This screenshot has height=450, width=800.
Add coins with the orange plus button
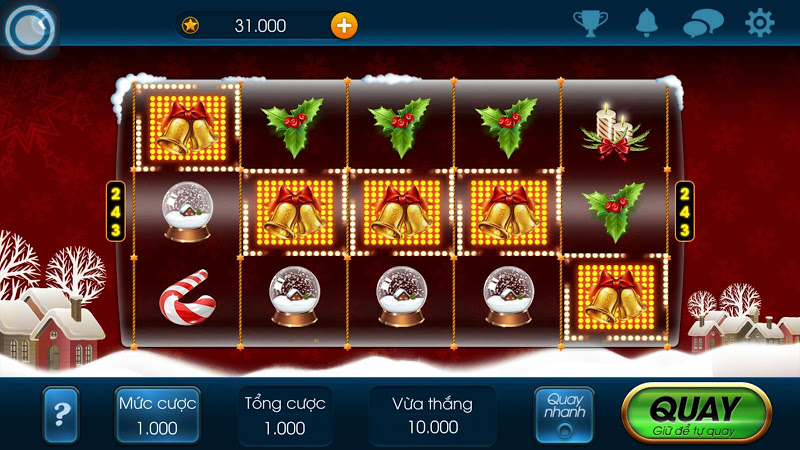point(343,25)
